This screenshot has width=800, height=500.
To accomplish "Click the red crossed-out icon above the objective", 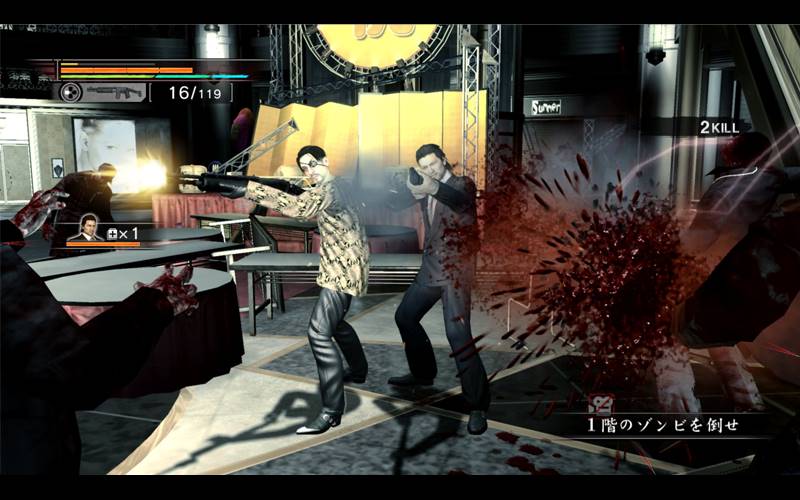I will 602,404.
